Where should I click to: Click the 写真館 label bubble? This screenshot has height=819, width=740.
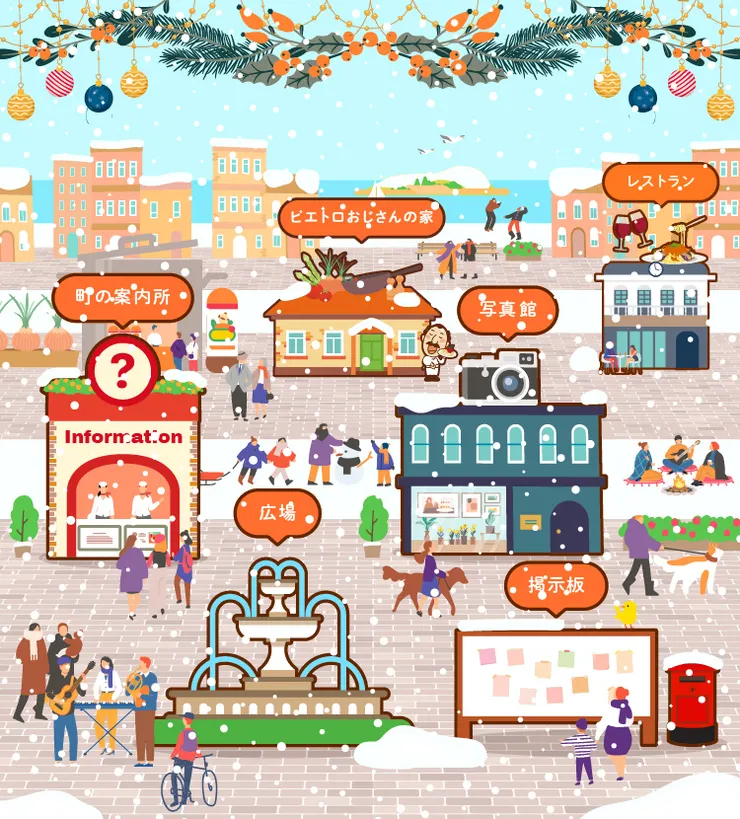(507, 310)
